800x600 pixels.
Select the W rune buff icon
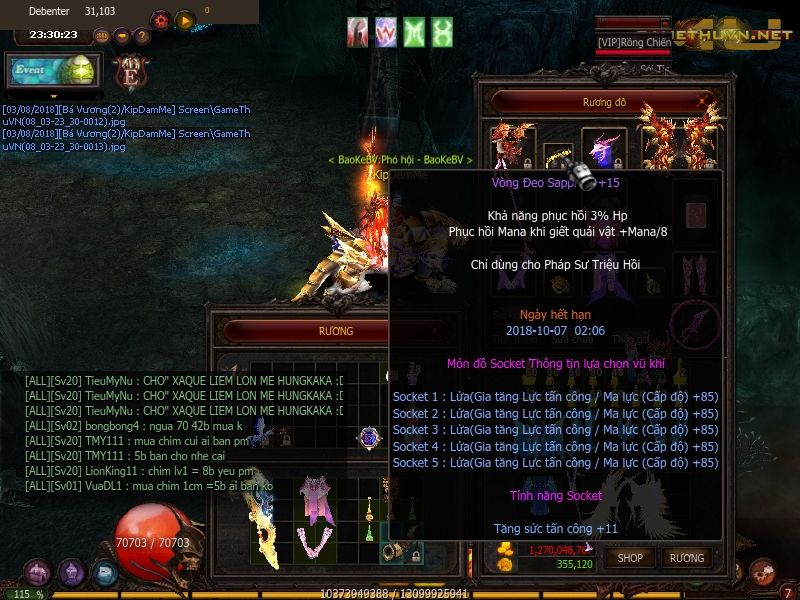(x=386, y=32)
